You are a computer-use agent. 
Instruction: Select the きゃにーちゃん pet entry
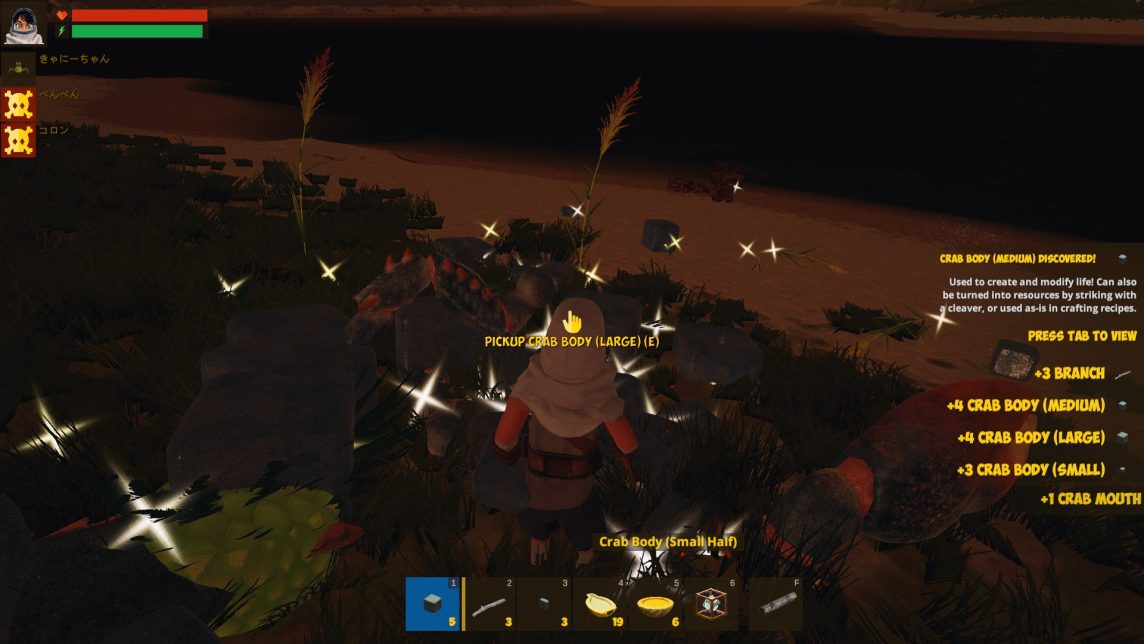click(x=19, y=67)
